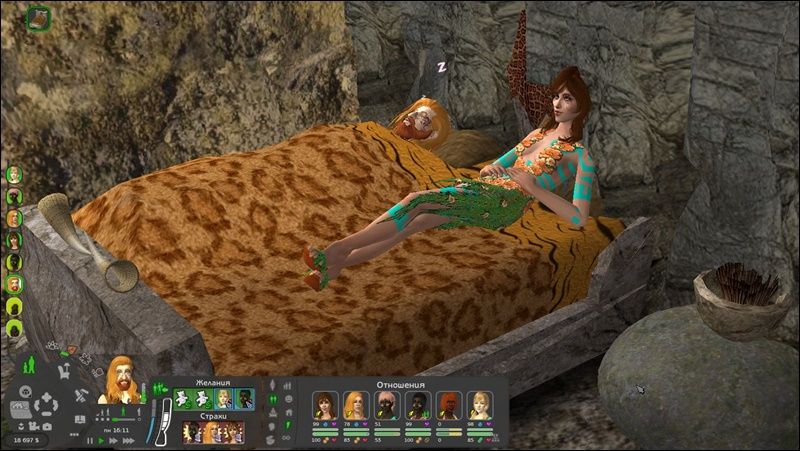Choose the last blonde portrait in Отношения
Screen dimensions: 800x451
pos(480,405)
